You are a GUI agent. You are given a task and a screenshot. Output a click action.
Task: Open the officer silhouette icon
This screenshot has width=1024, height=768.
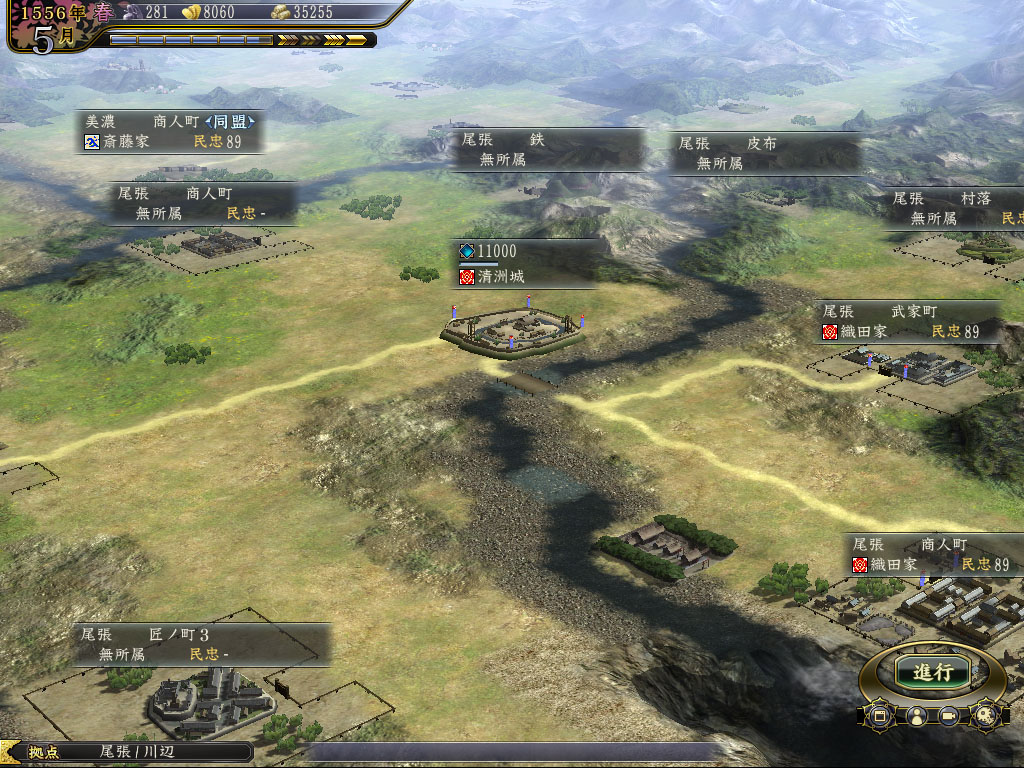915,716
